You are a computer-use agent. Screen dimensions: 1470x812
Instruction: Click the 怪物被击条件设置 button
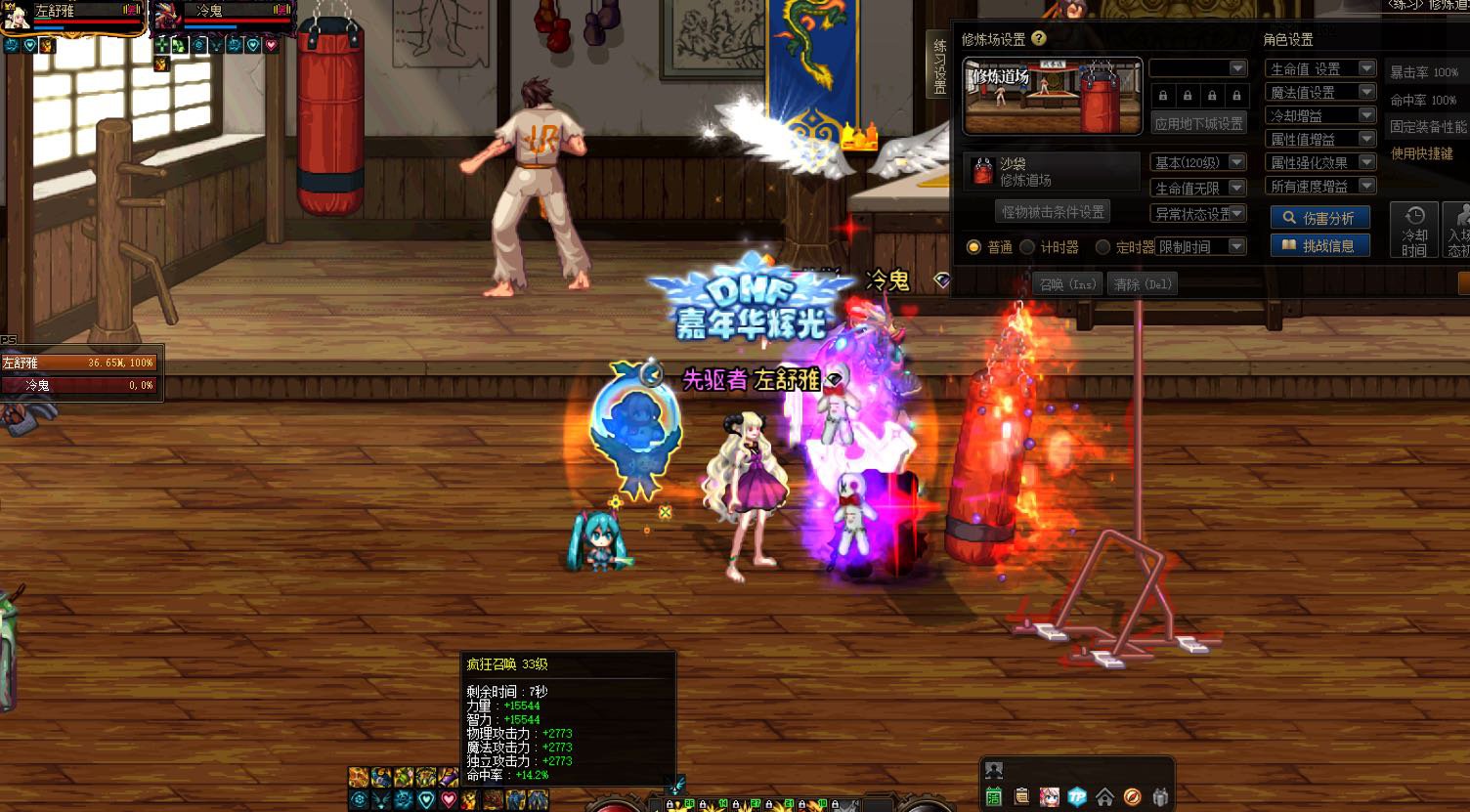coord(1053,211)
